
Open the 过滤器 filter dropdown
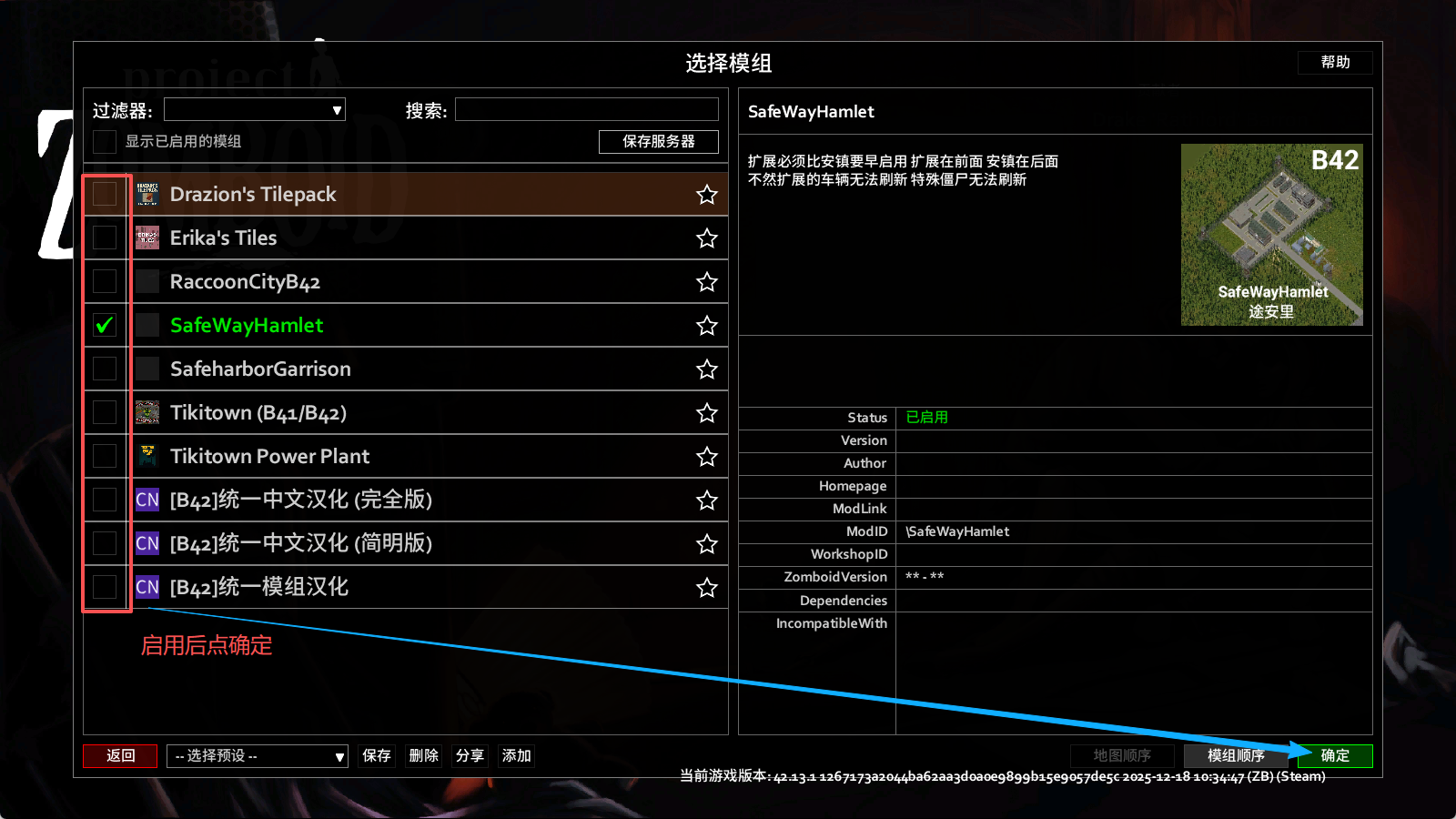[x=255, y=110]
